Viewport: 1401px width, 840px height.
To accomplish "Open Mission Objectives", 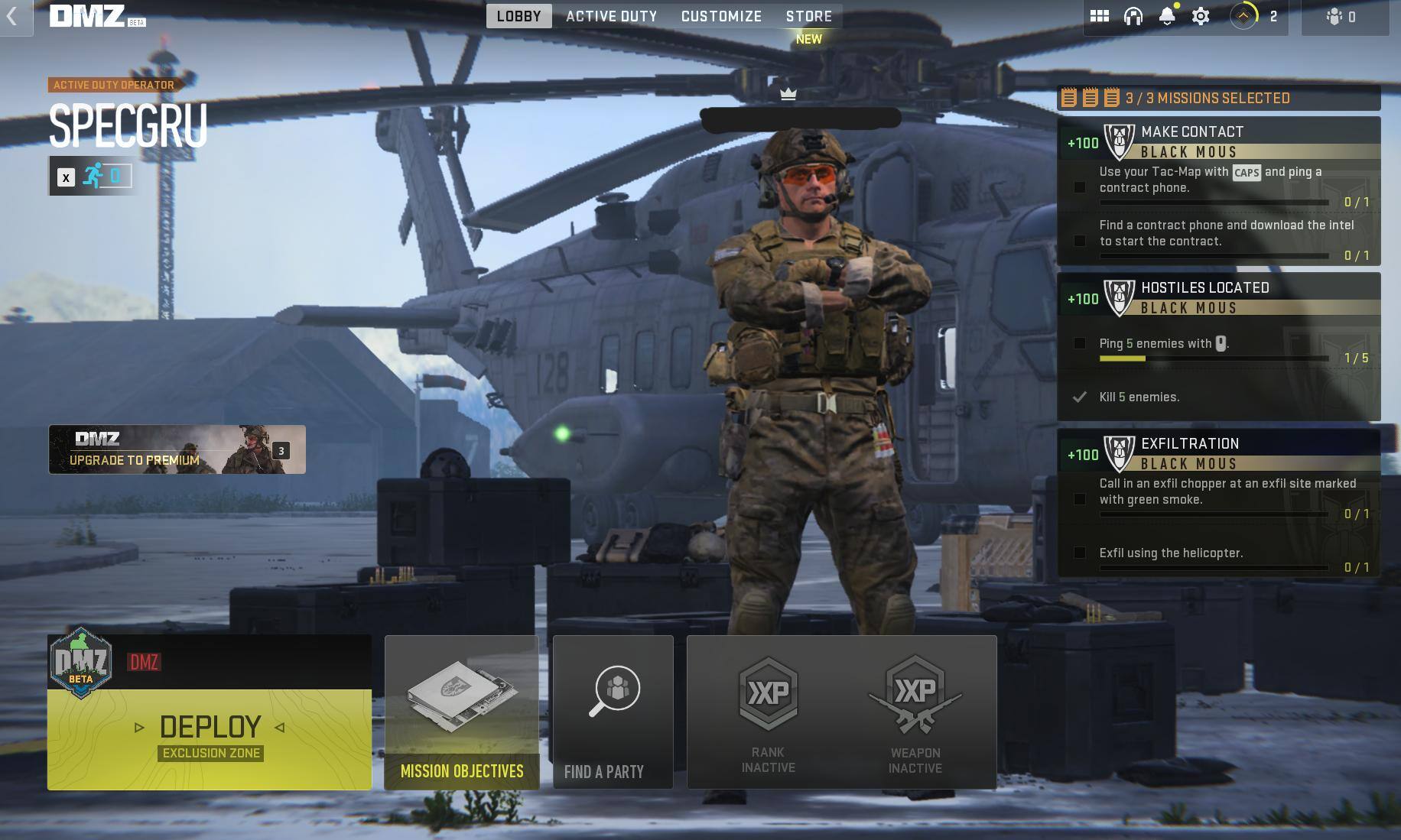I will pos(461,712).
